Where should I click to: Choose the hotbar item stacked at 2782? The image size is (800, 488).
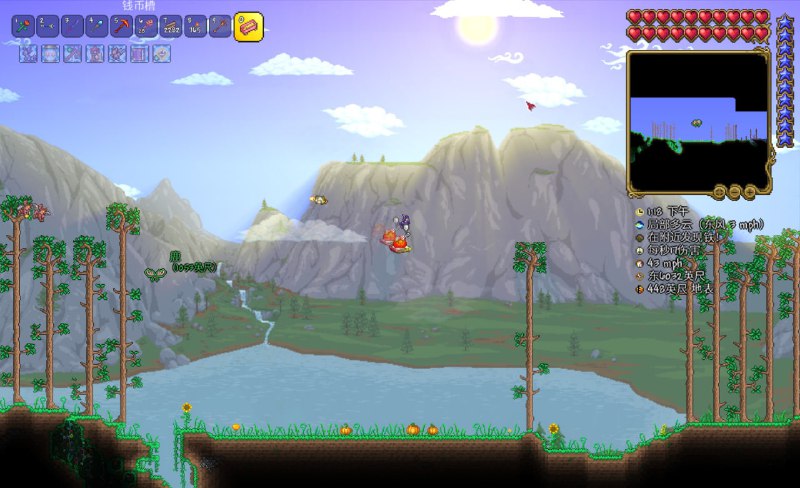(x=170, y=27)
